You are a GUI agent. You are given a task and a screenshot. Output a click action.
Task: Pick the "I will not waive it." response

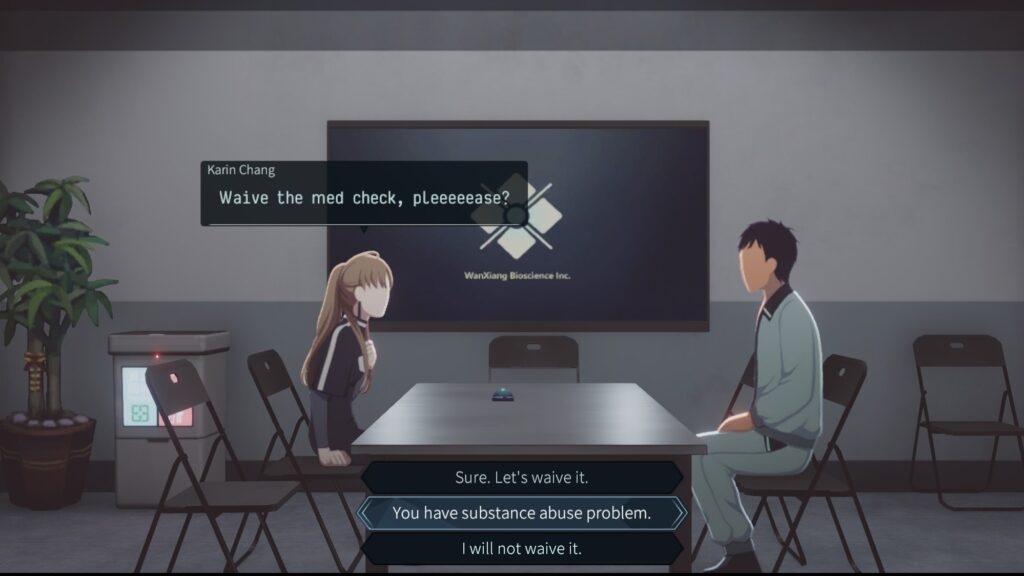pyautogui.click(x=521, y=548)
